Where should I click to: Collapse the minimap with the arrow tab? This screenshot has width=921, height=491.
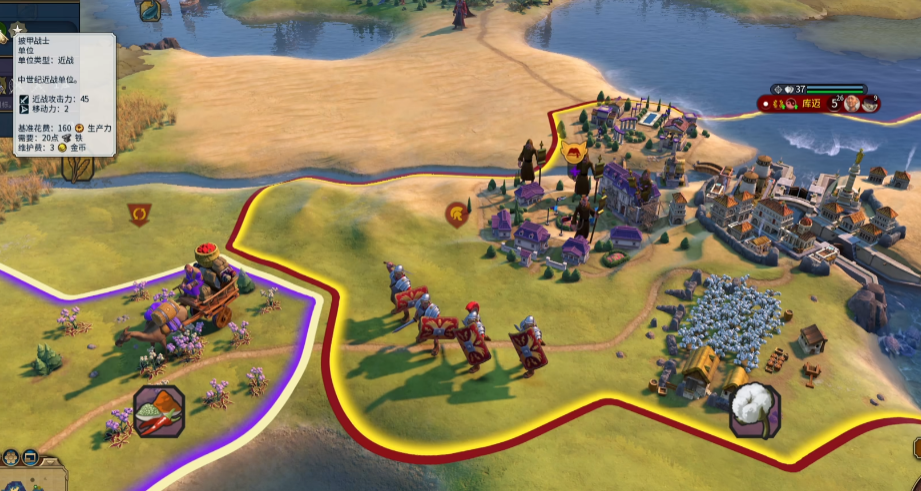point(52,464)
